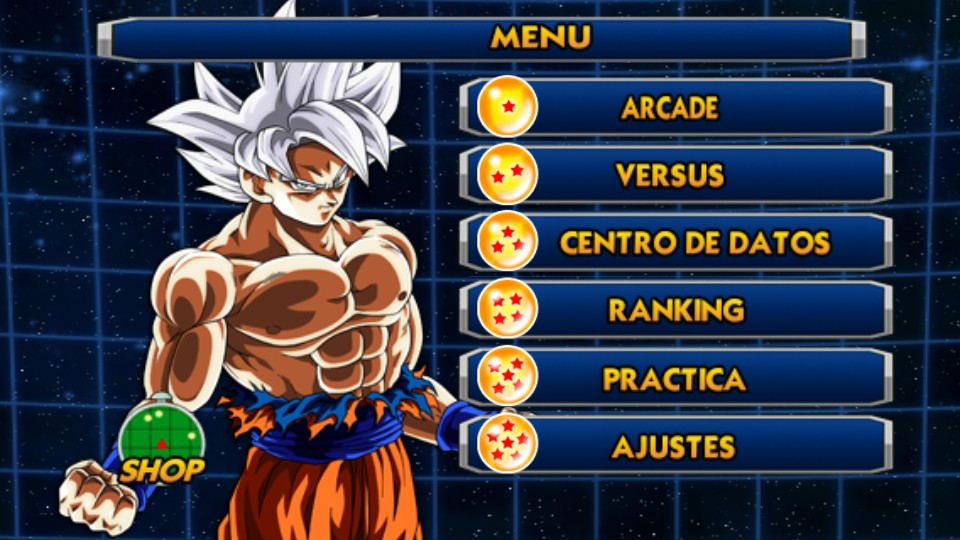Choose the Practica option
This screenshot has height=540, width=960.
pos(675,378)
